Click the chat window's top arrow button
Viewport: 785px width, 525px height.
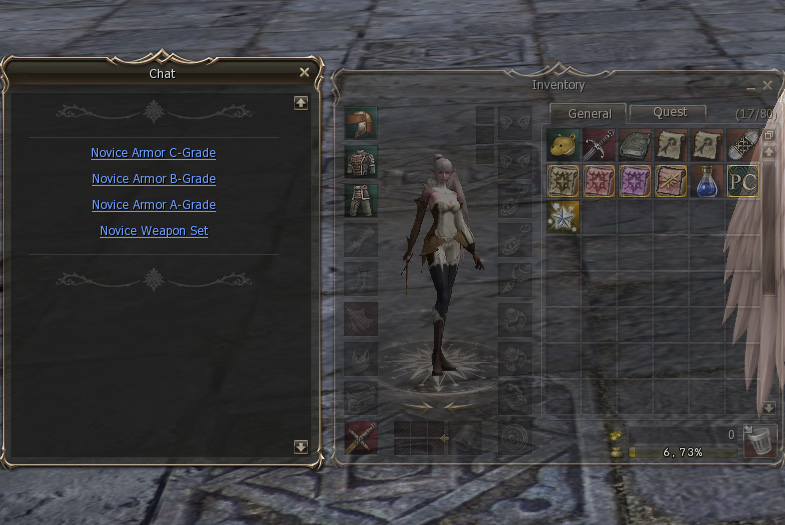pyautogui.click(x=300, y=102)
